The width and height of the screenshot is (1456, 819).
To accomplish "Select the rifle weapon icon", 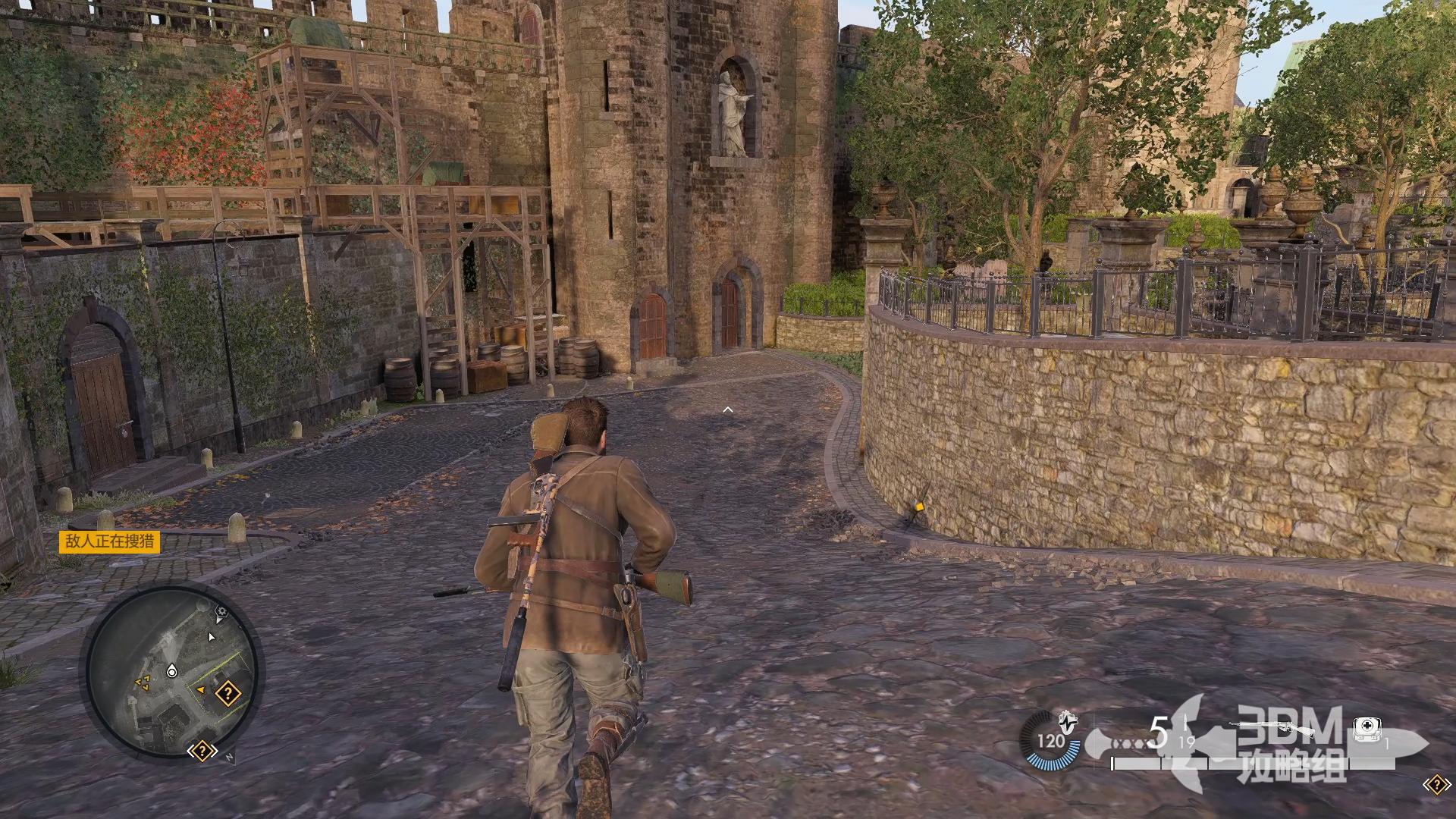I will pyautogui.click(x=1272, y=728).
